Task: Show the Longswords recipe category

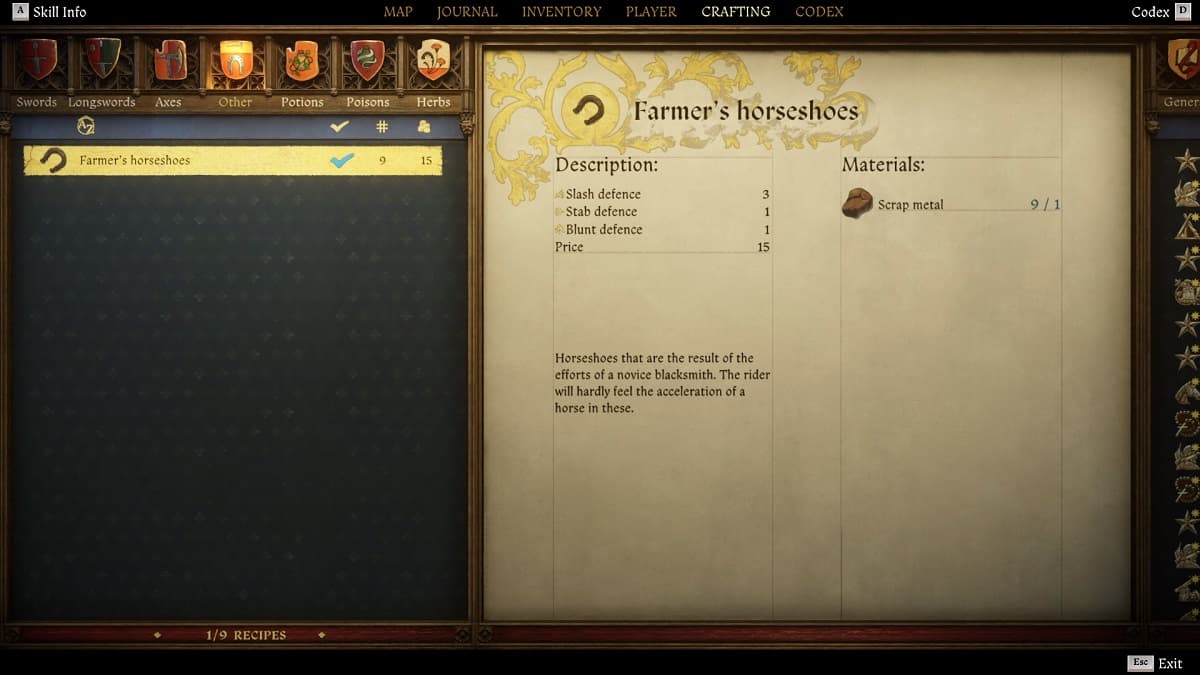Action: pos(102,62)
